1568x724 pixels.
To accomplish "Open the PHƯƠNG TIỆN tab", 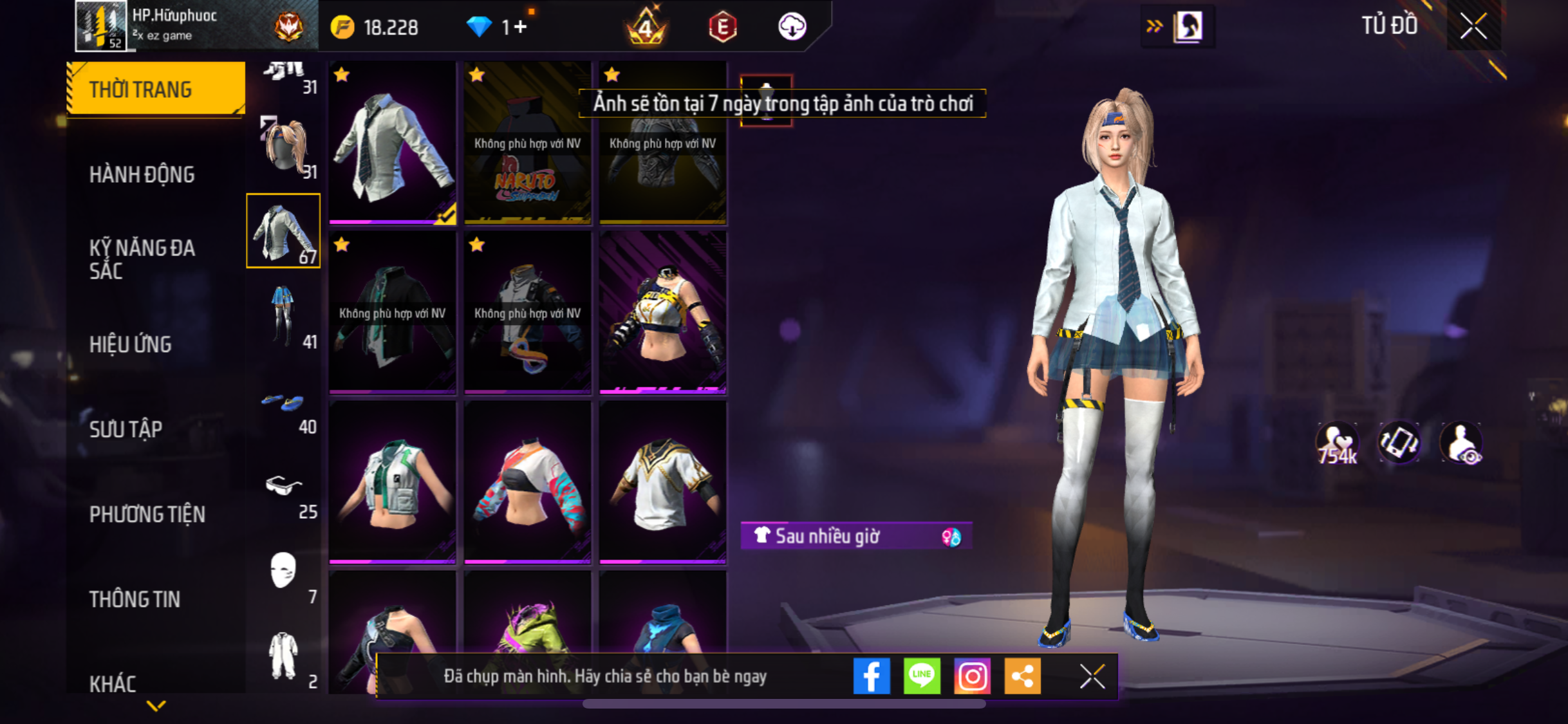I will click(147, 514).
